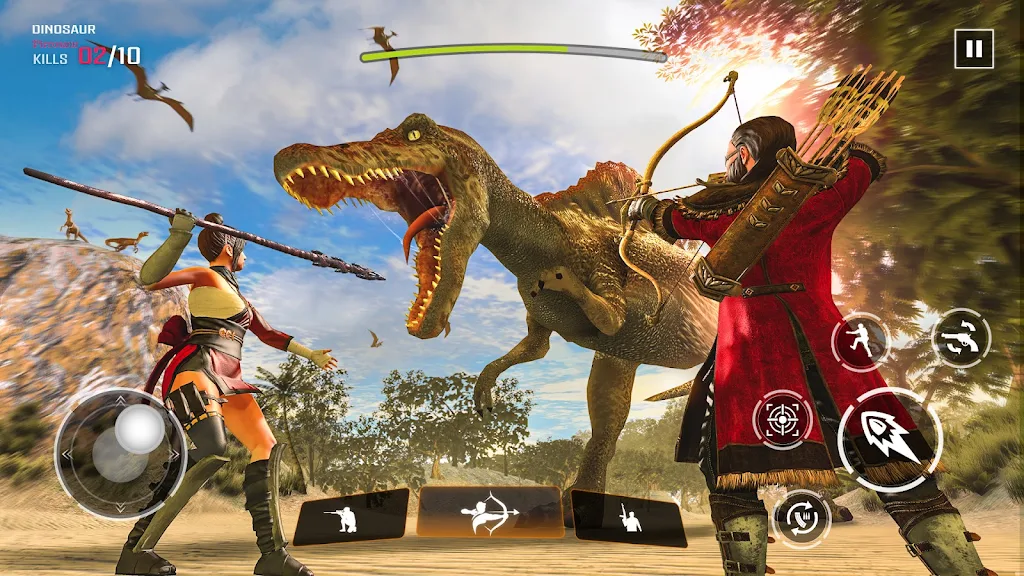Trigger the running figure sprint button
1024x576 pixels.
pos(860,342)
